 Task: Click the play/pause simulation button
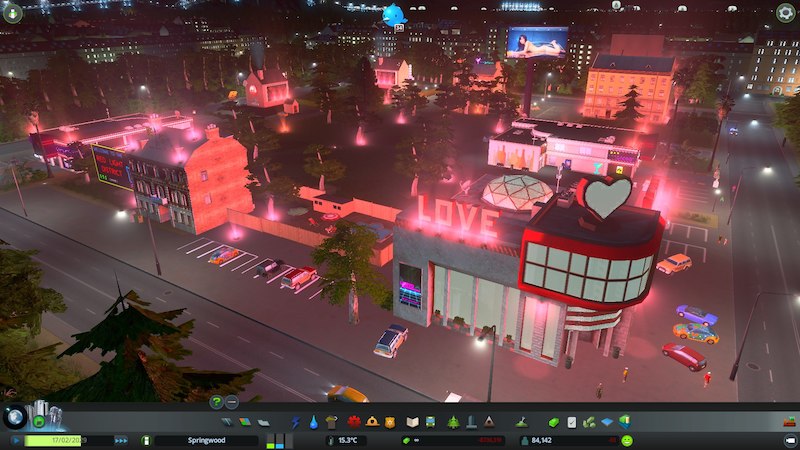tap(16, 440)
